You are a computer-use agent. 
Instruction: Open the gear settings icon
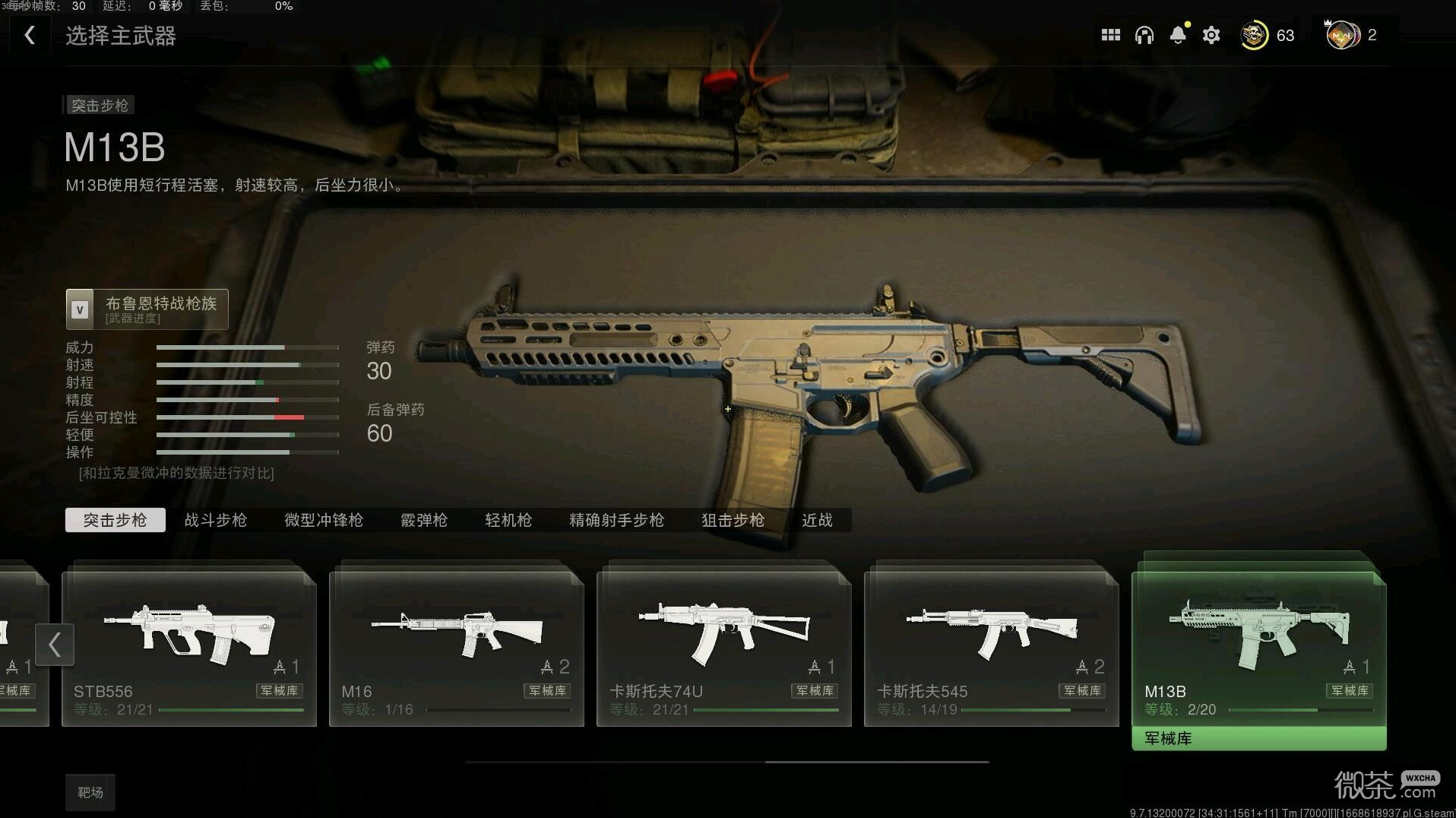tap(1211, 35)
